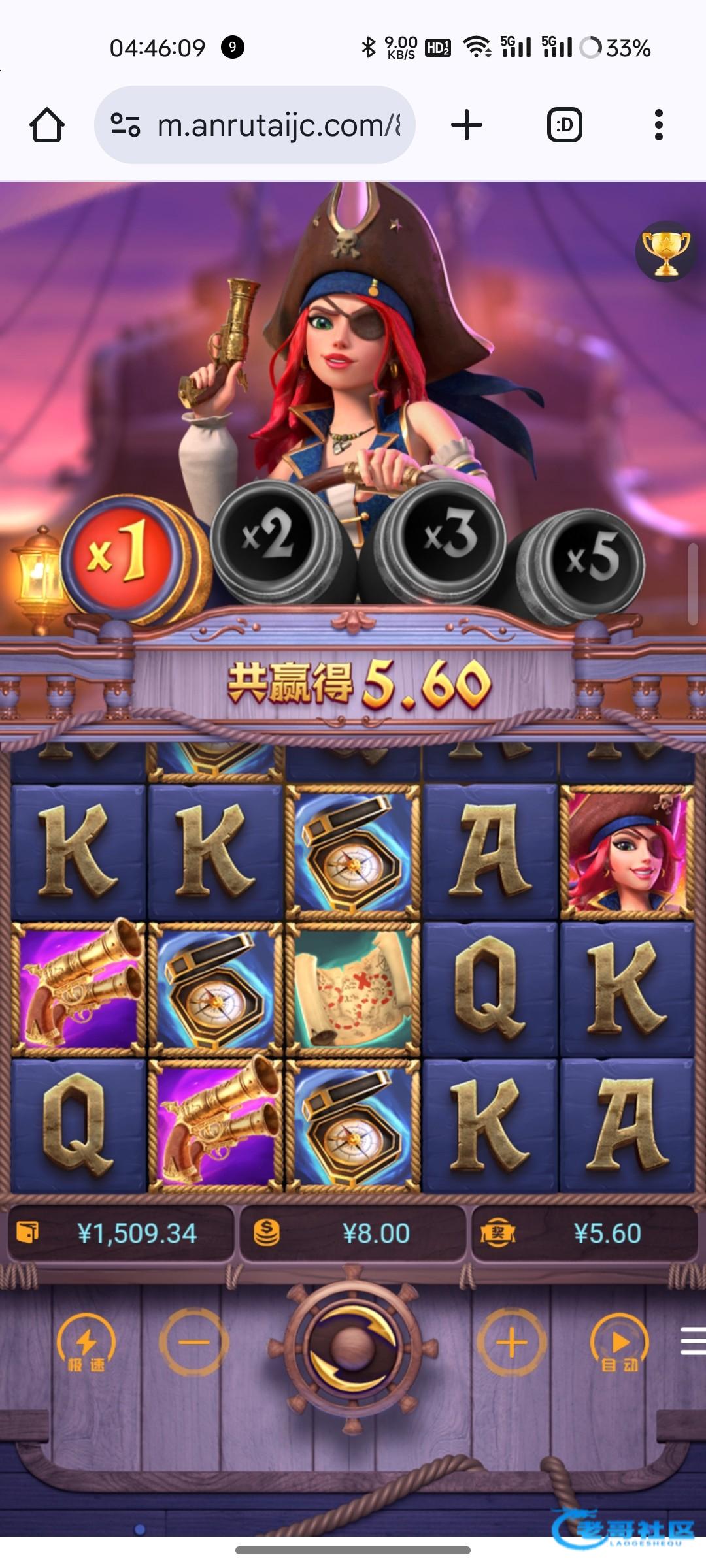Tap the wallet balance panel
This screenshot has height=1568, width=706.
120,1233
